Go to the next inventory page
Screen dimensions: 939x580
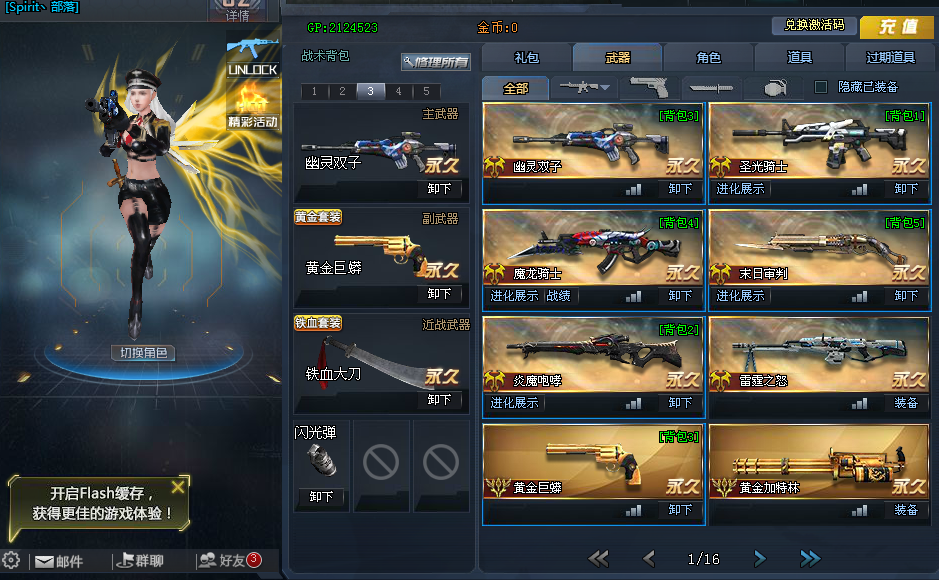point(760,558)
